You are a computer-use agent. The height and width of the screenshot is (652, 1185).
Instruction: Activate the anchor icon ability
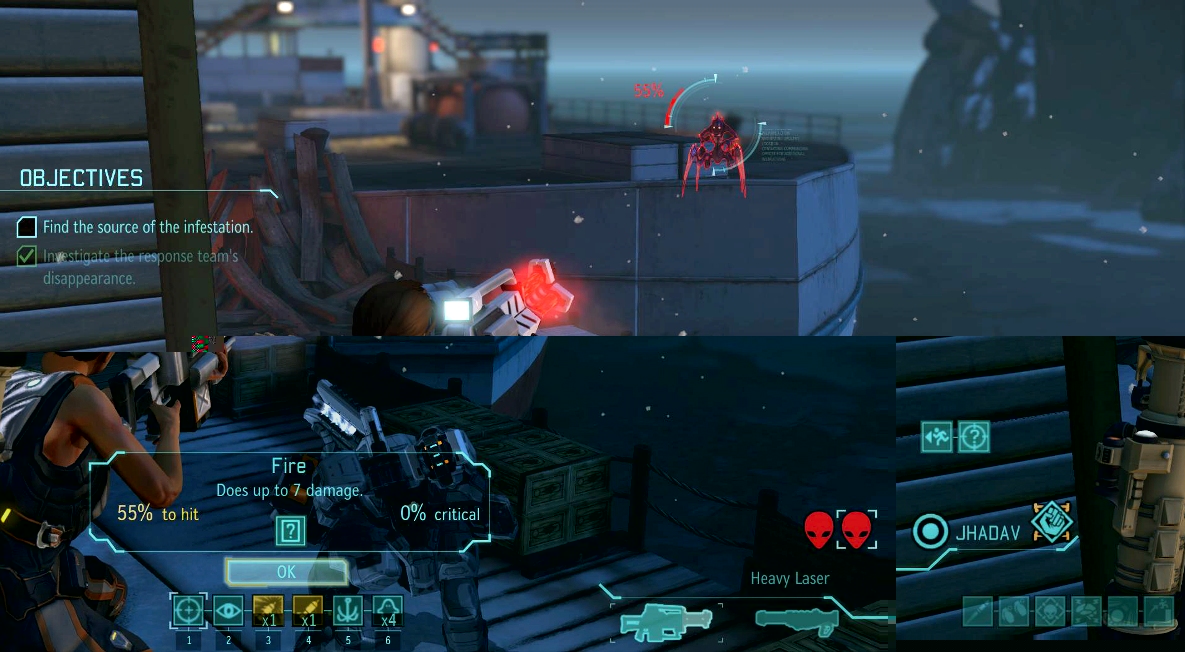tap(348, 610)
